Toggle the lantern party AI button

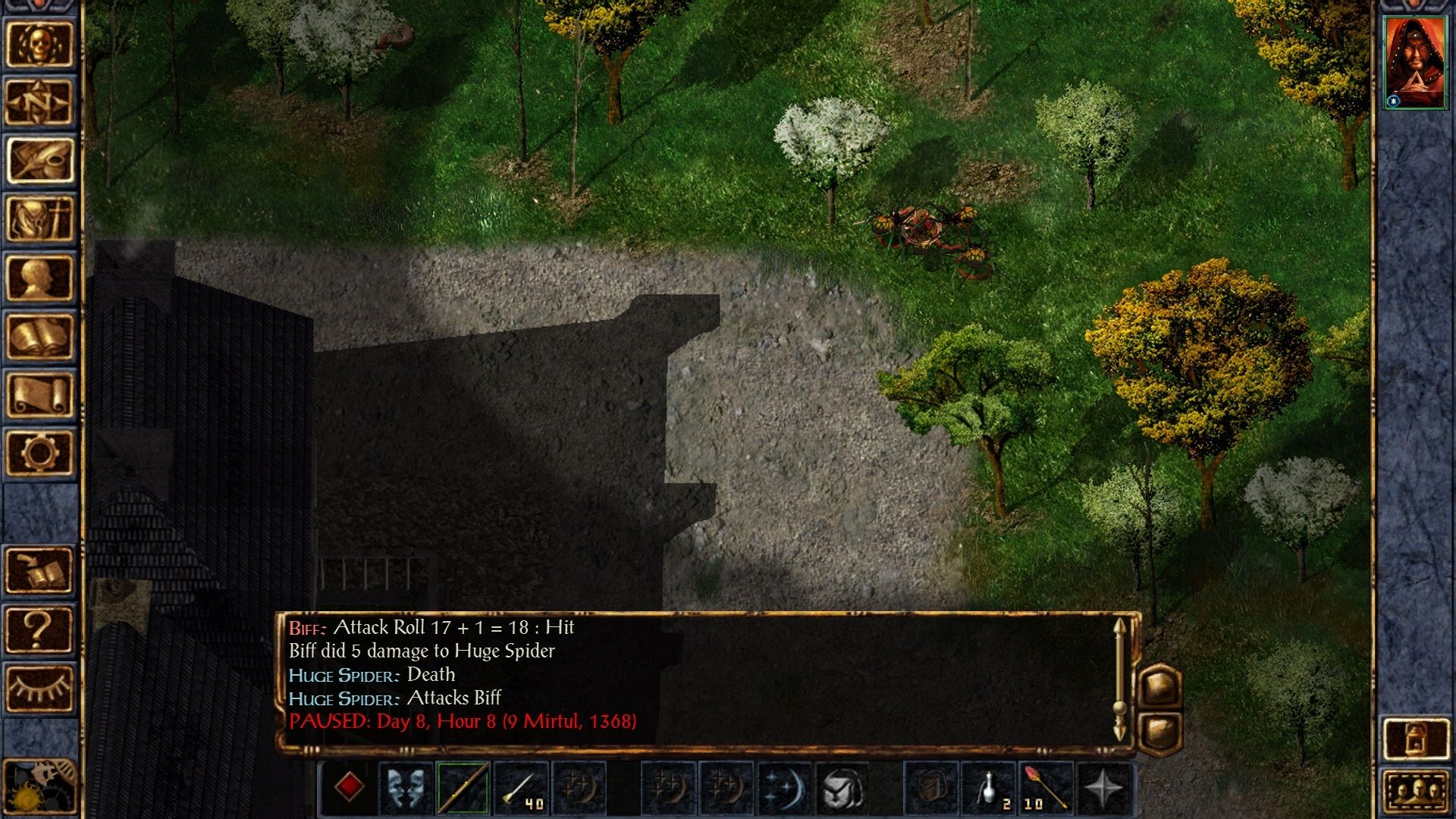[1416, 738]
